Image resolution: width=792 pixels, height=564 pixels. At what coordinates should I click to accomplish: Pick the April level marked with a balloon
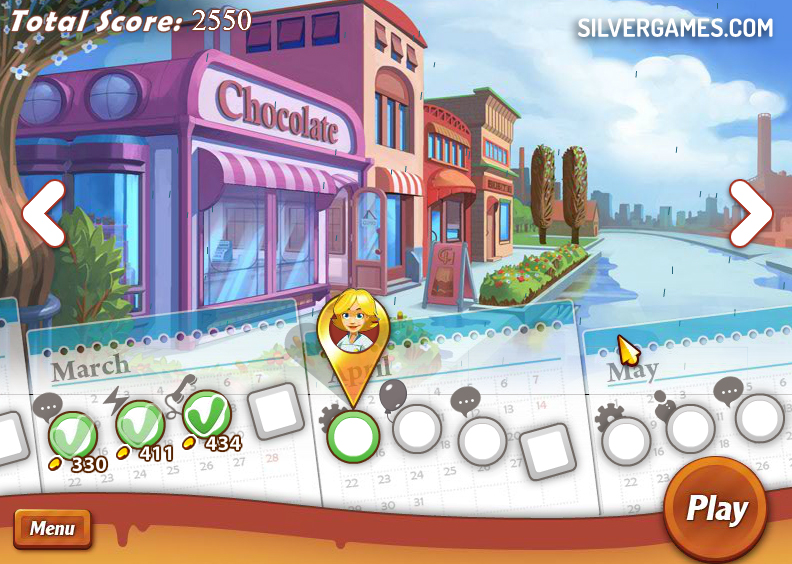(x=417, y=428)
